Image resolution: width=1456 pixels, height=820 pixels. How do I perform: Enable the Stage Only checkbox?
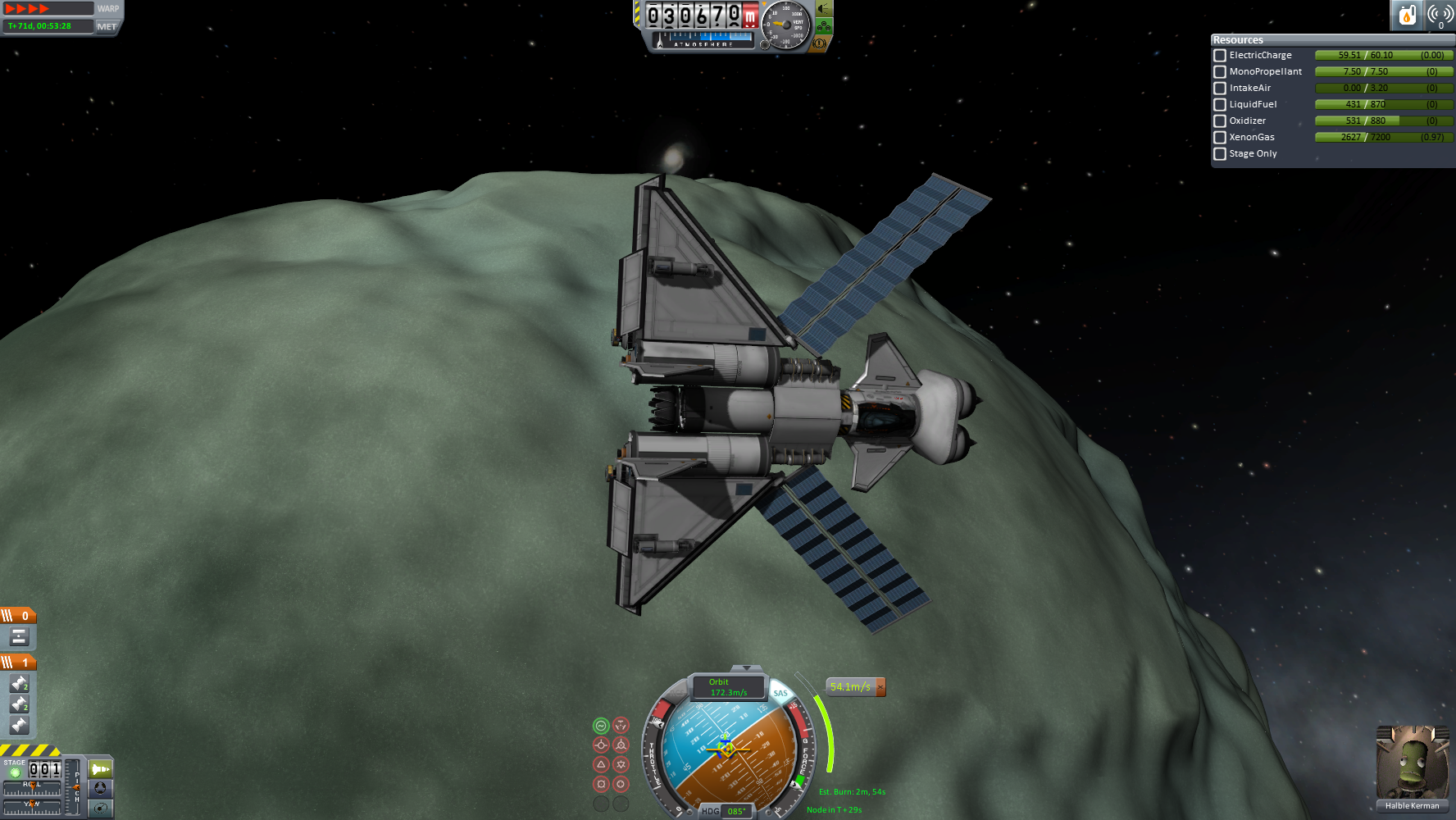pyautogui.click(x=1220, y=154)
